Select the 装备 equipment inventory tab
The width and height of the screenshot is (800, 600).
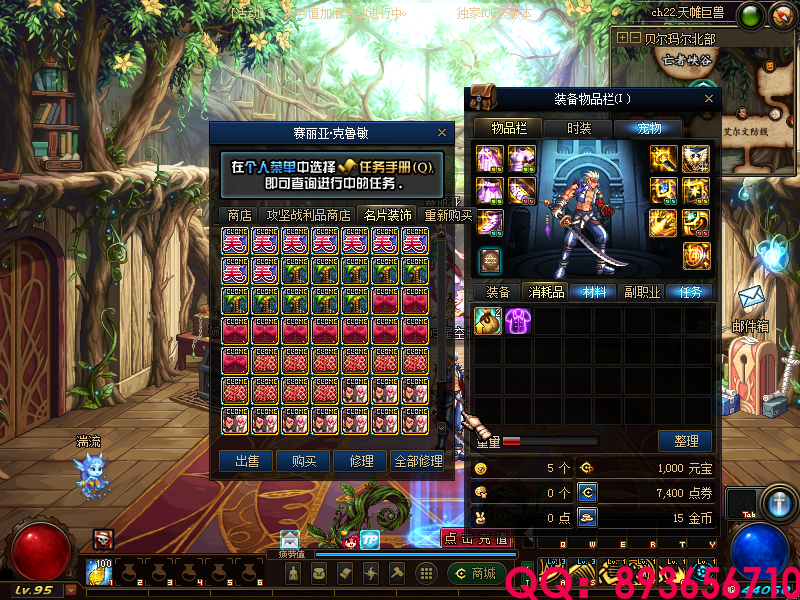(x=498, y=292)
